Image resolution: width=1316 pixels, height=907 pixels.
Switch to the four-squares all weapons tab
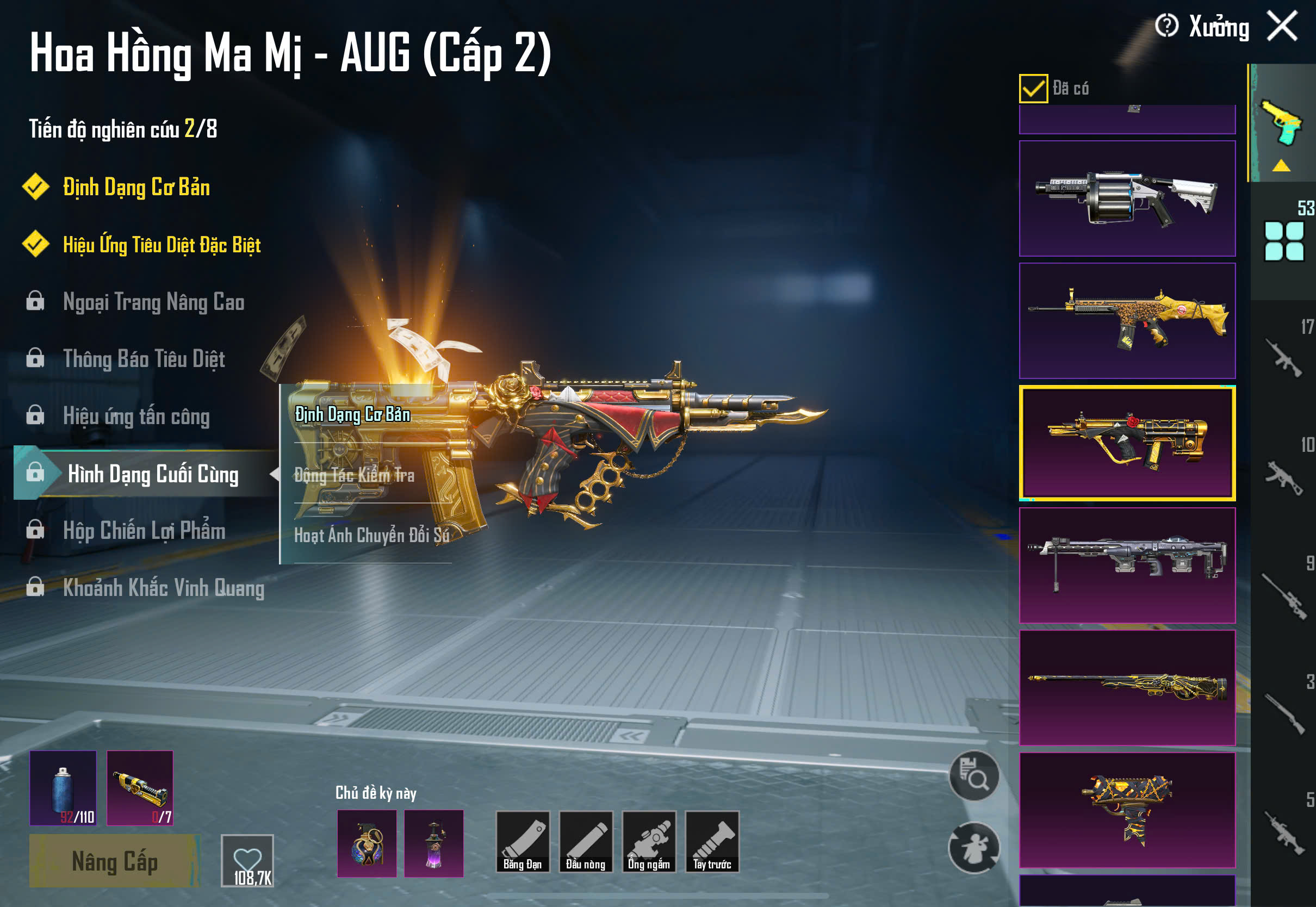pyautogui.click(x=1283, y=241)
